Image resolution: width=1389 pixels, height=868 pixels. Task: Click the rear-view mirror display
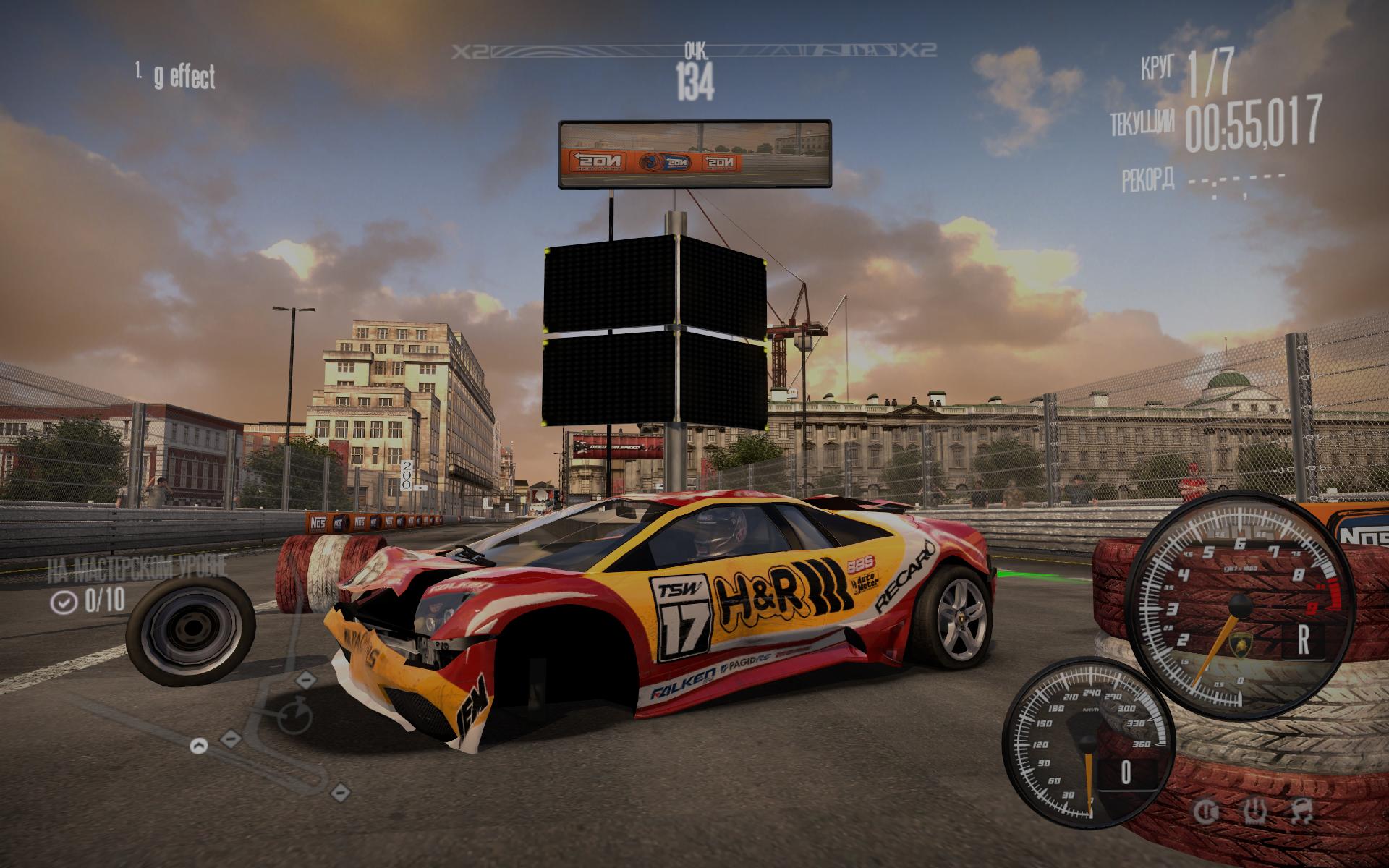pyautogui.click(x=694, y=155)
